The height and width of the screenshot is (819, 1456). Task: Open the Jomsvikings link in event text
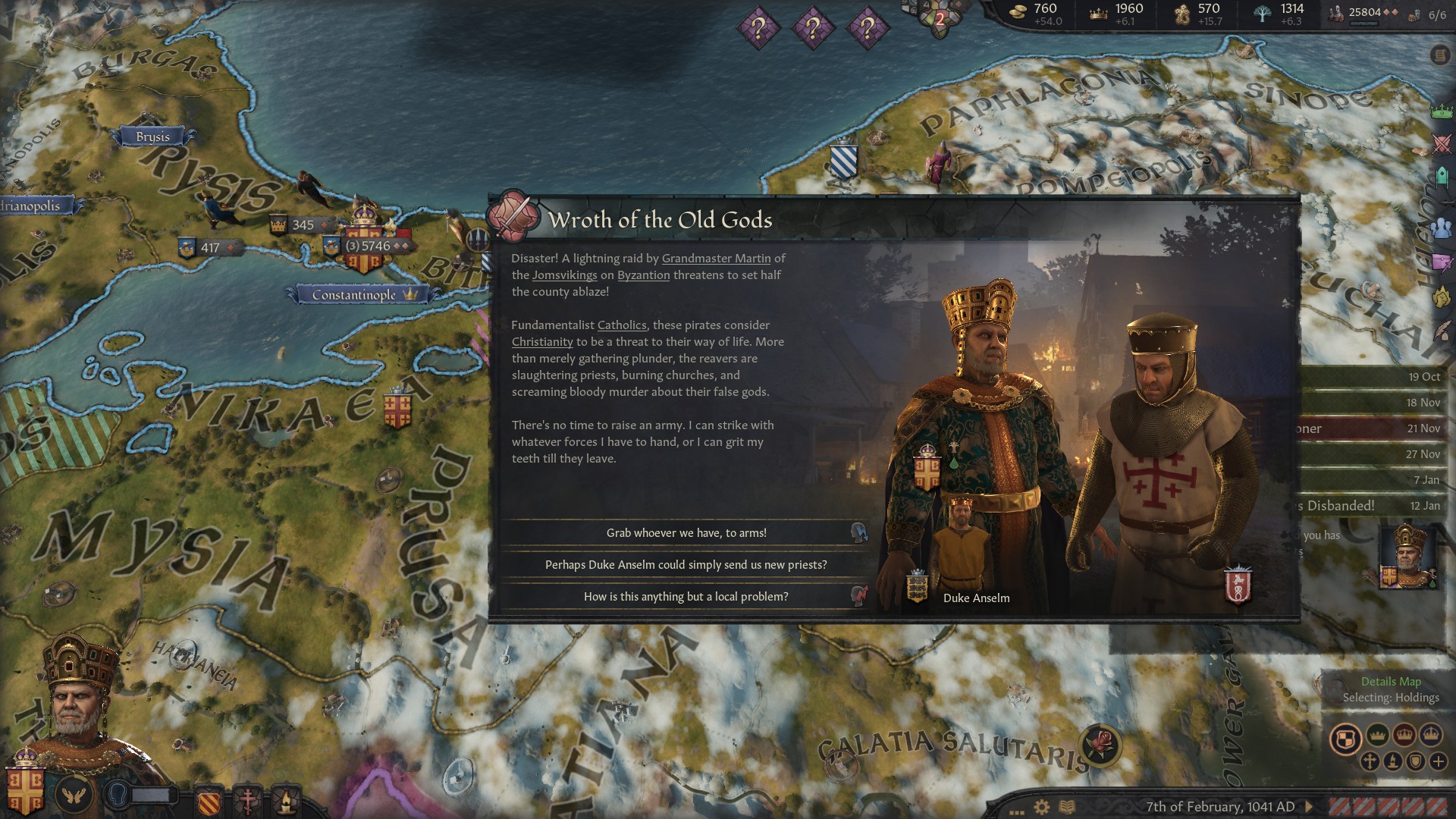[x=564, y=275]
